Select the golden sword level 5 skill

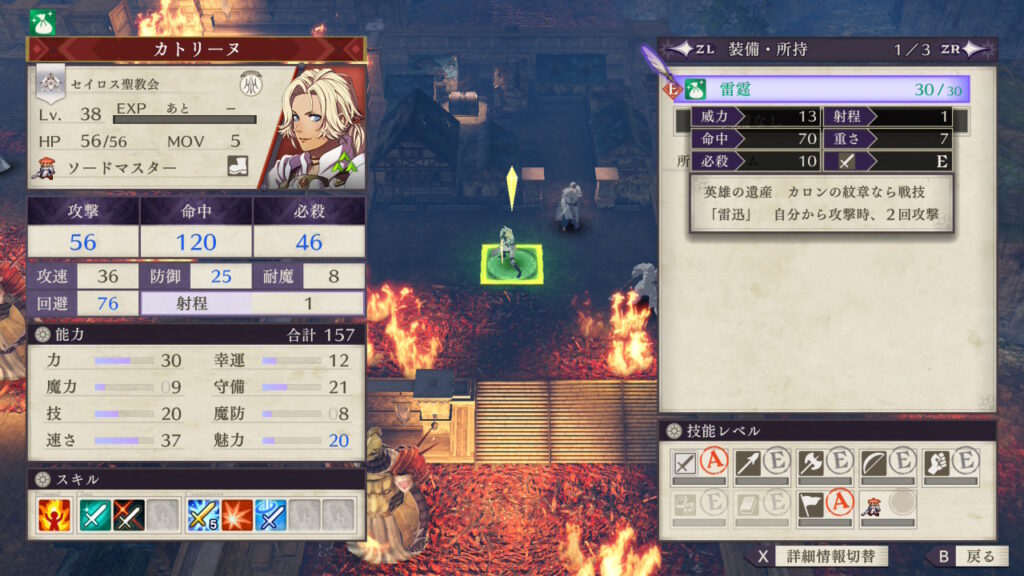pyautogui.click(x=203, y=515)
